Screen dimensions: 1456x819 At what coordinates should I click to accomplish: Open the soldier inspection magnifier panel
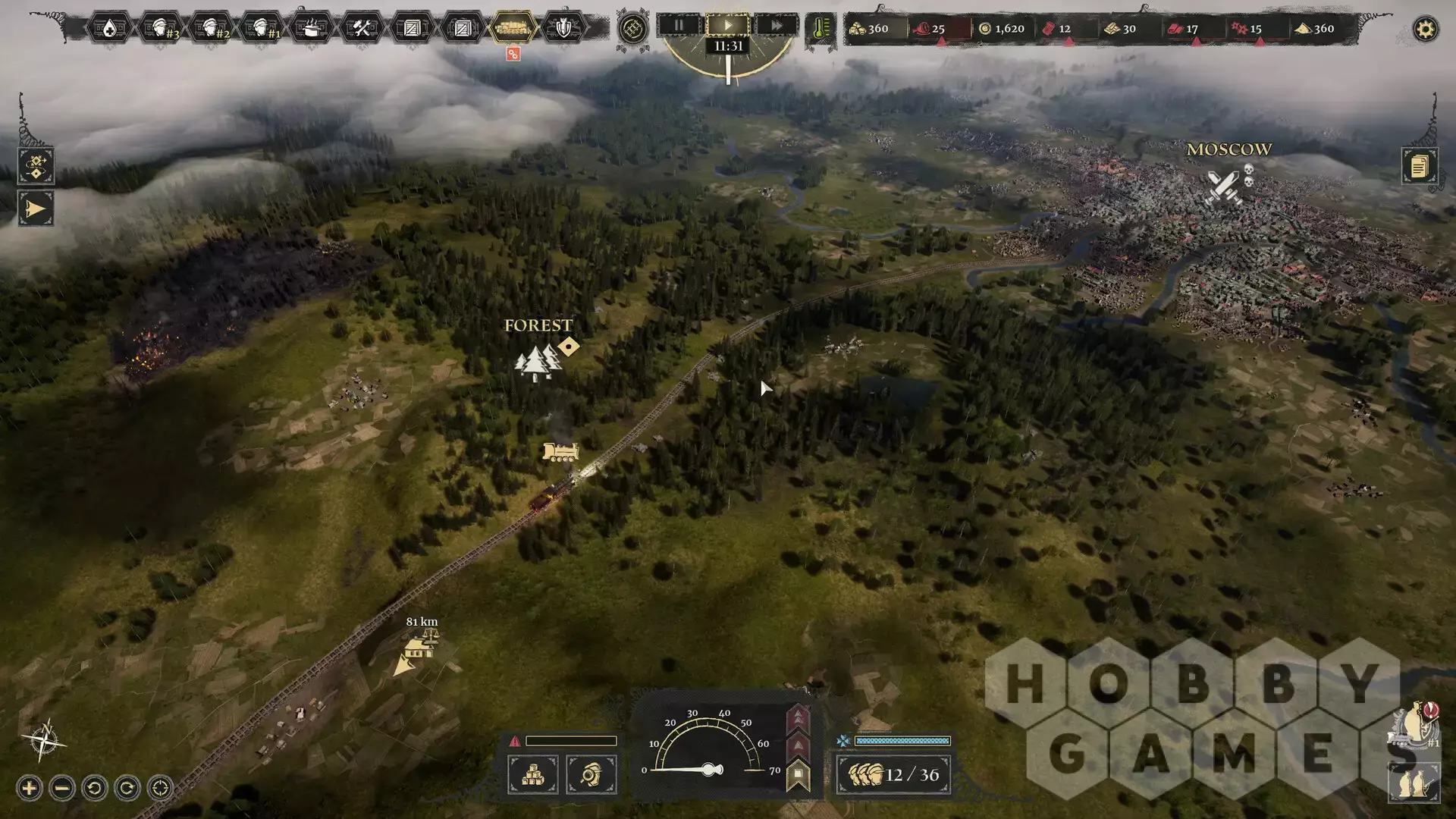[591, 775]
